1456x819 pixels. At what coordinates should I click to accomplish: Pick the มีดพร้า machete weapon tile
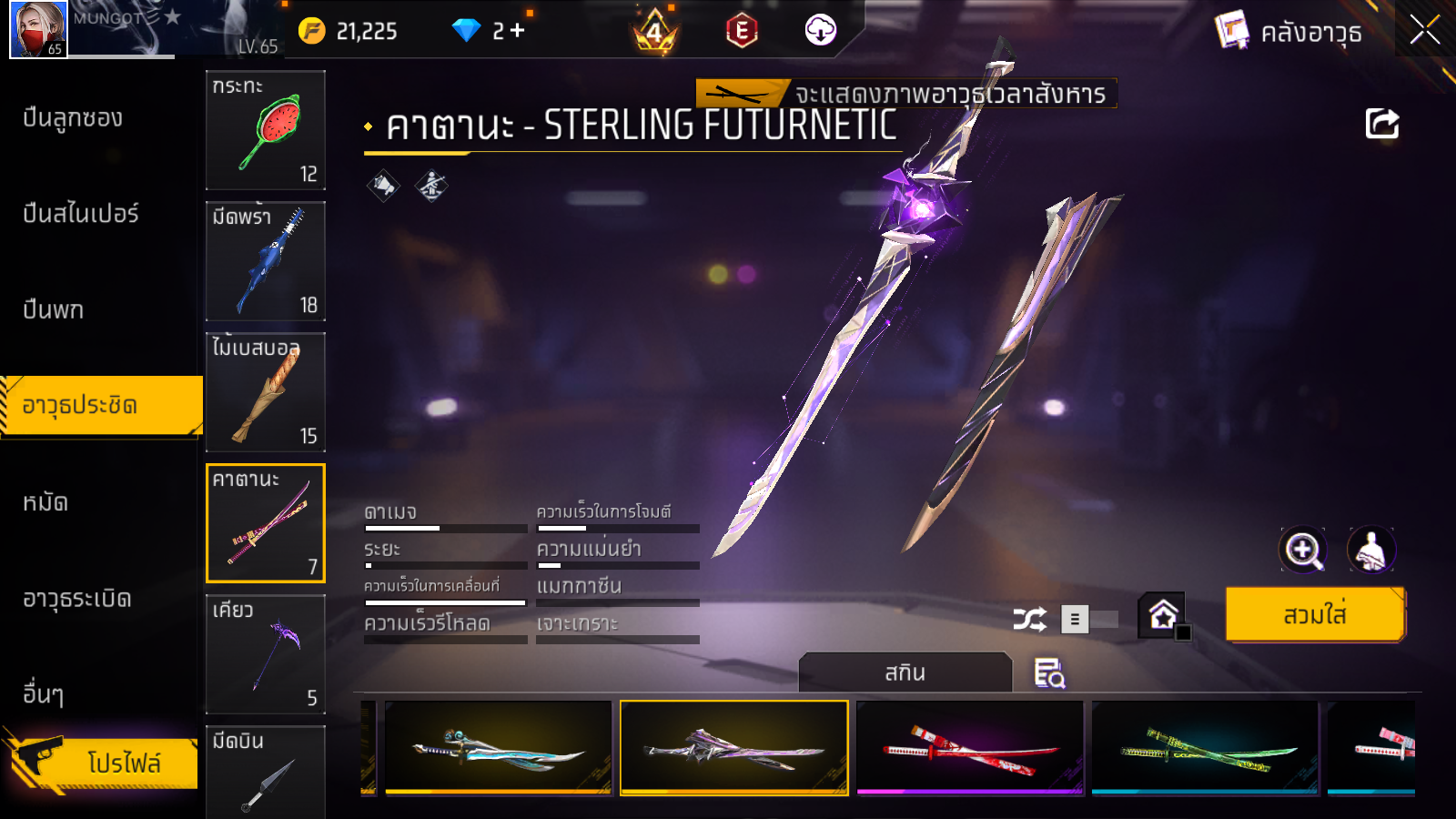265,261
